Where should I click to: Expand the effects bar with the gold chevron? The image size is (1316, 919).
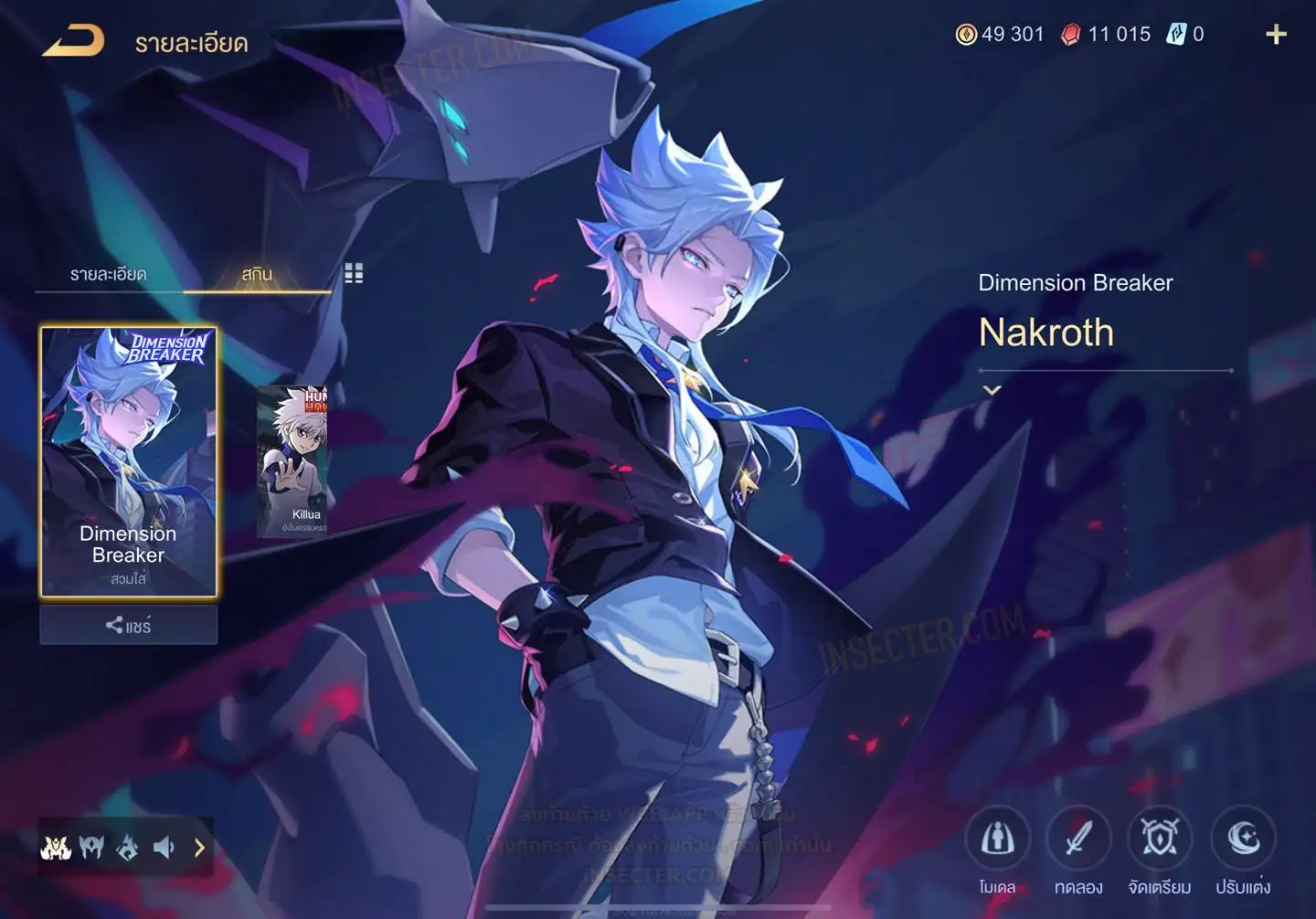(199, 848)
